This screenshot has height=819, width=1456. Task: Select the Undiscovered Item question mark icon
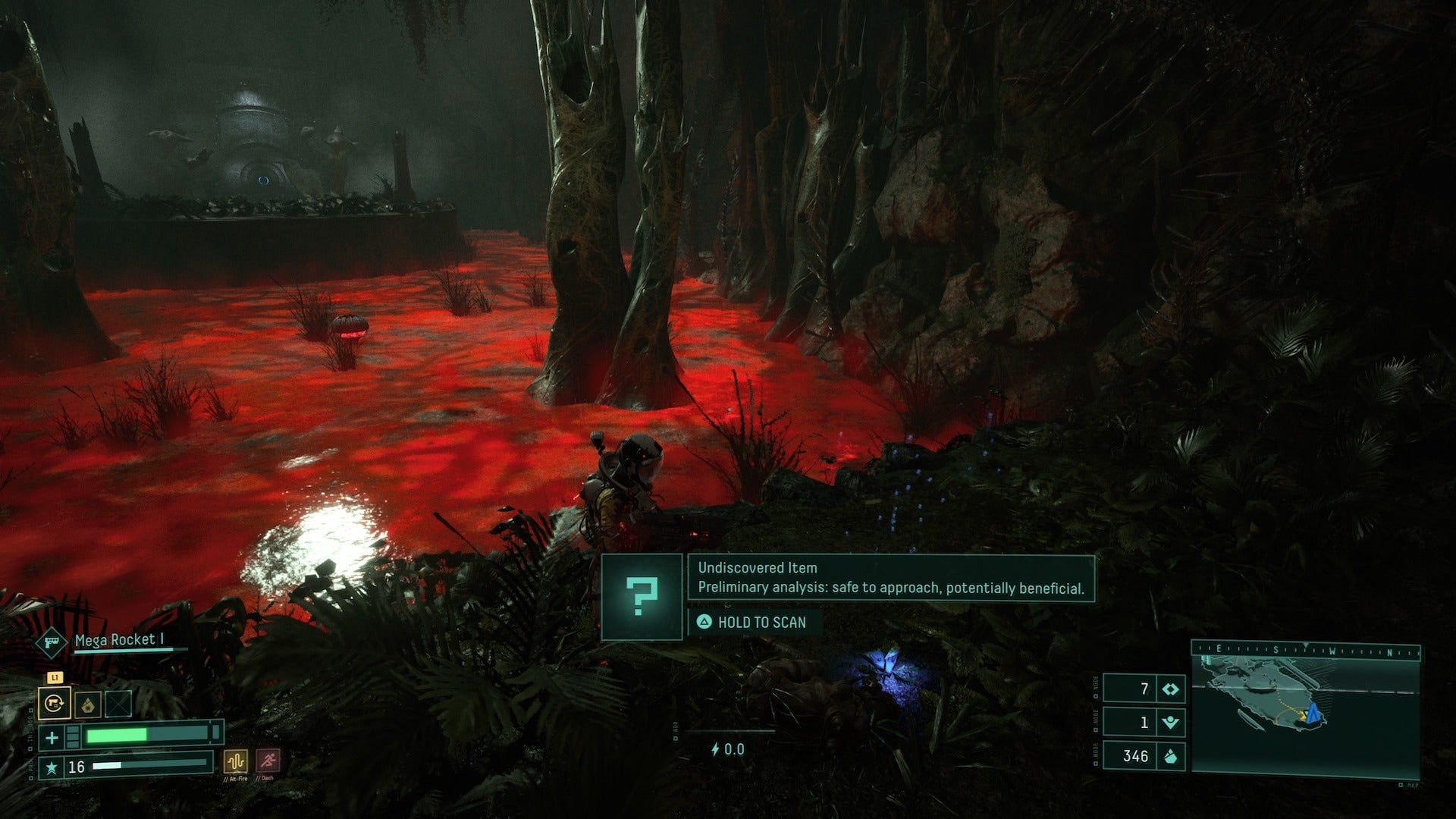[x=642, y=597]
